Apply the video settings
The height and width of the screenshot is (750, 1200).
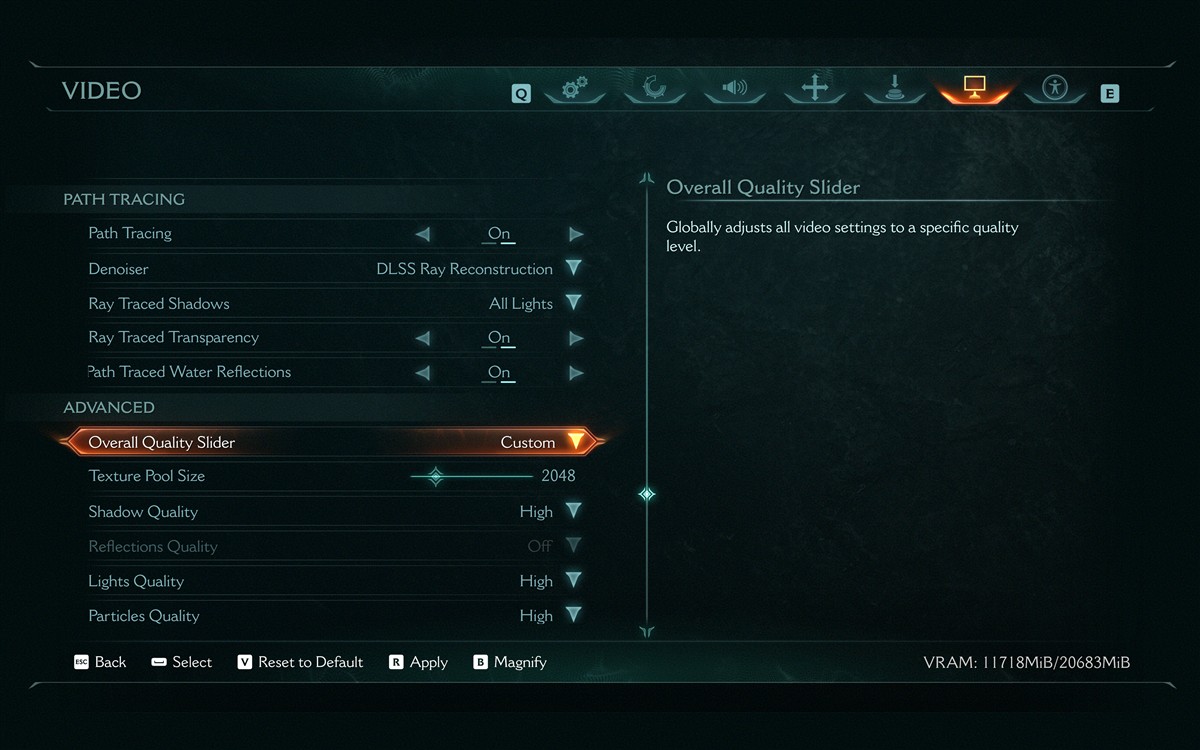click(x=419, y=662)
